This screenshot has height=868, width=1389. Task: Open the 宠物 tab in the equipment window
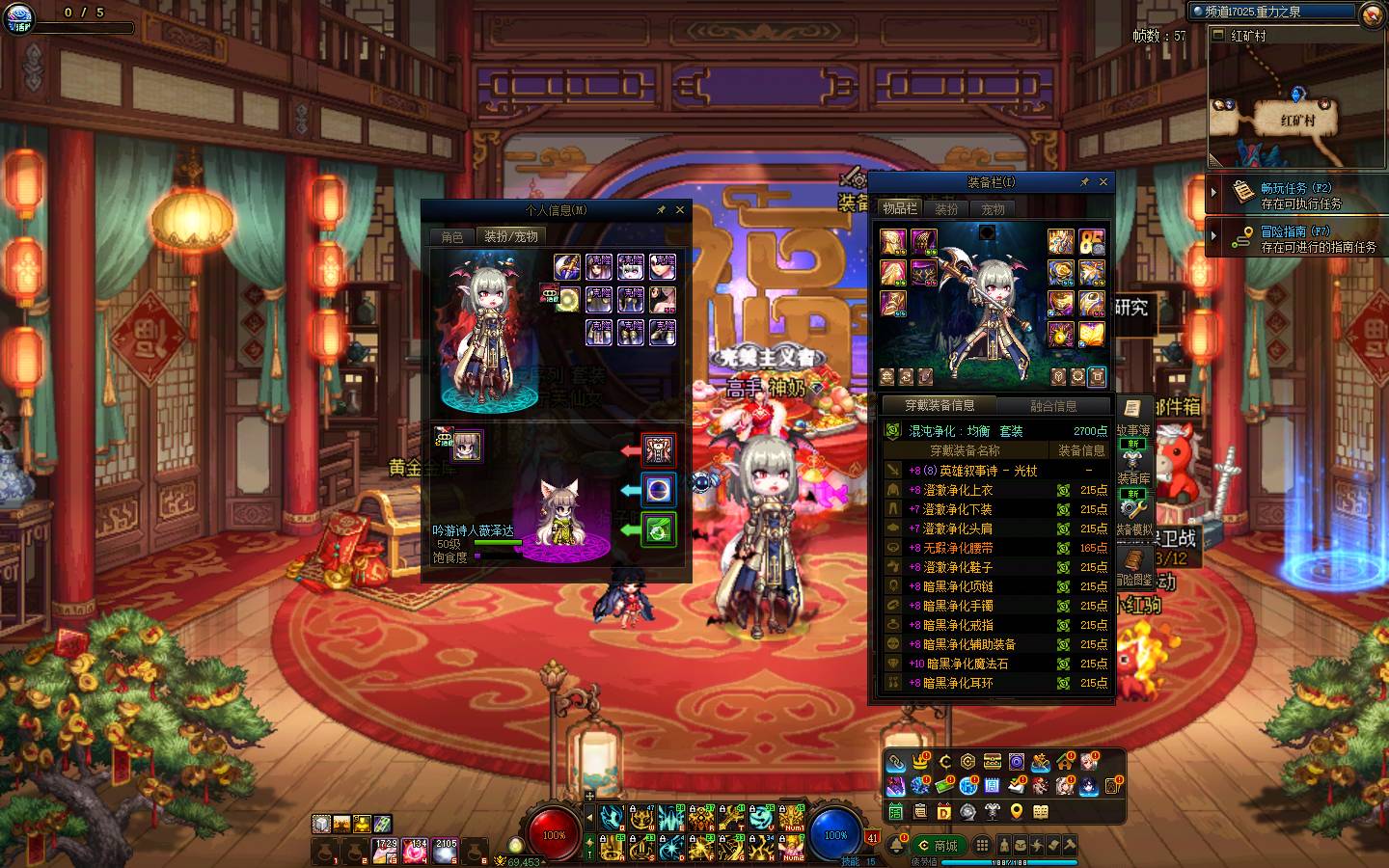(x=993, y=208)
